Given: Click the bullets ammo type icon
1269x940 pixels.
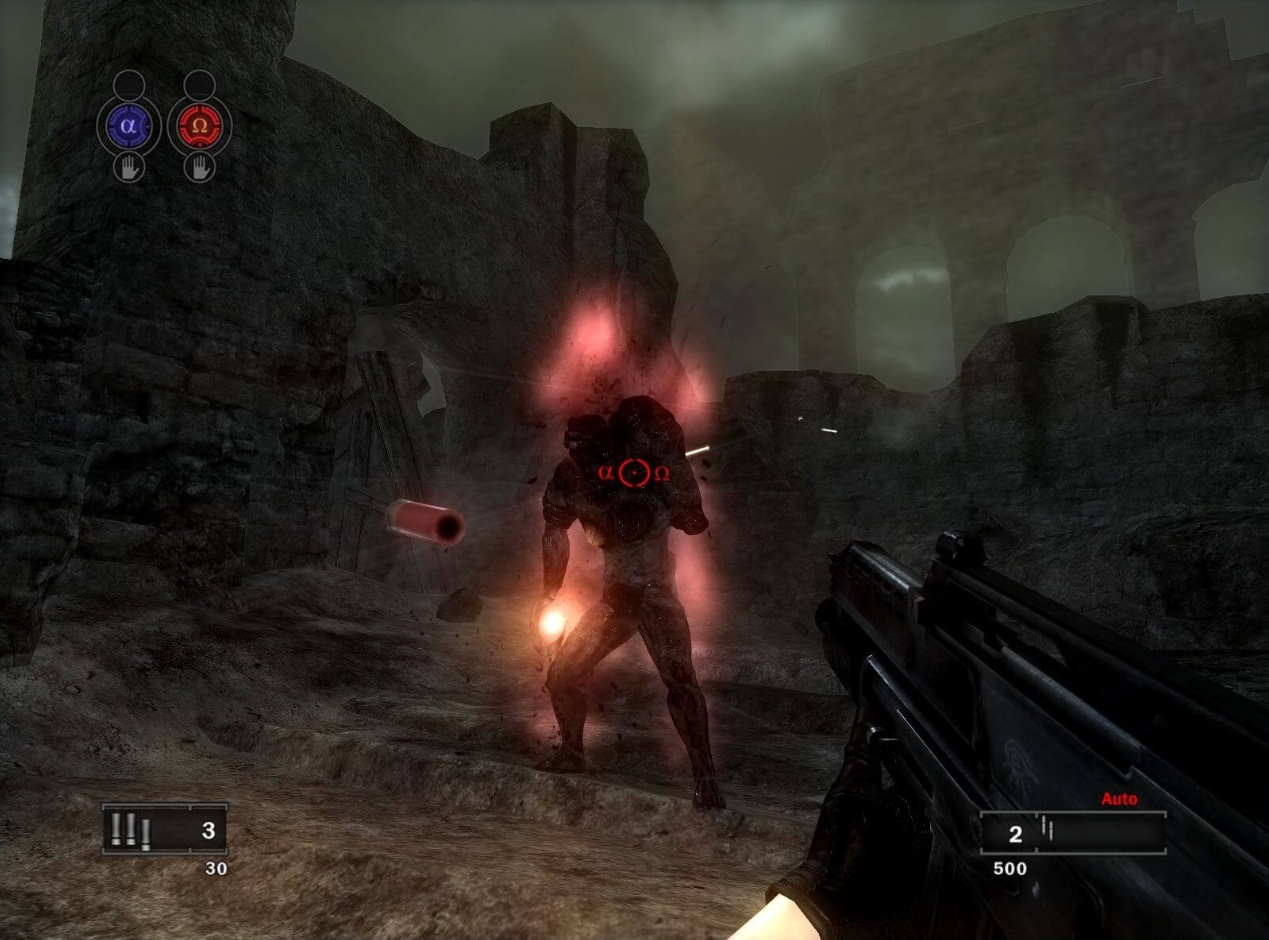Looking at the screenshot, I should coord(131,831).
